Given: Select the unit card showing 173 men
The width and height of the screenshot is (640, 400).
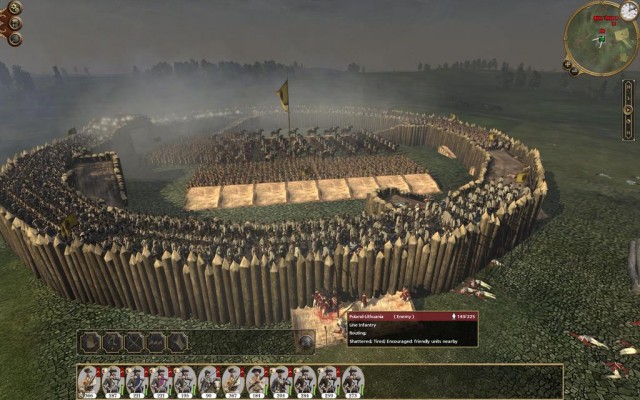Looking at the screenshot, I should [352, 381].
